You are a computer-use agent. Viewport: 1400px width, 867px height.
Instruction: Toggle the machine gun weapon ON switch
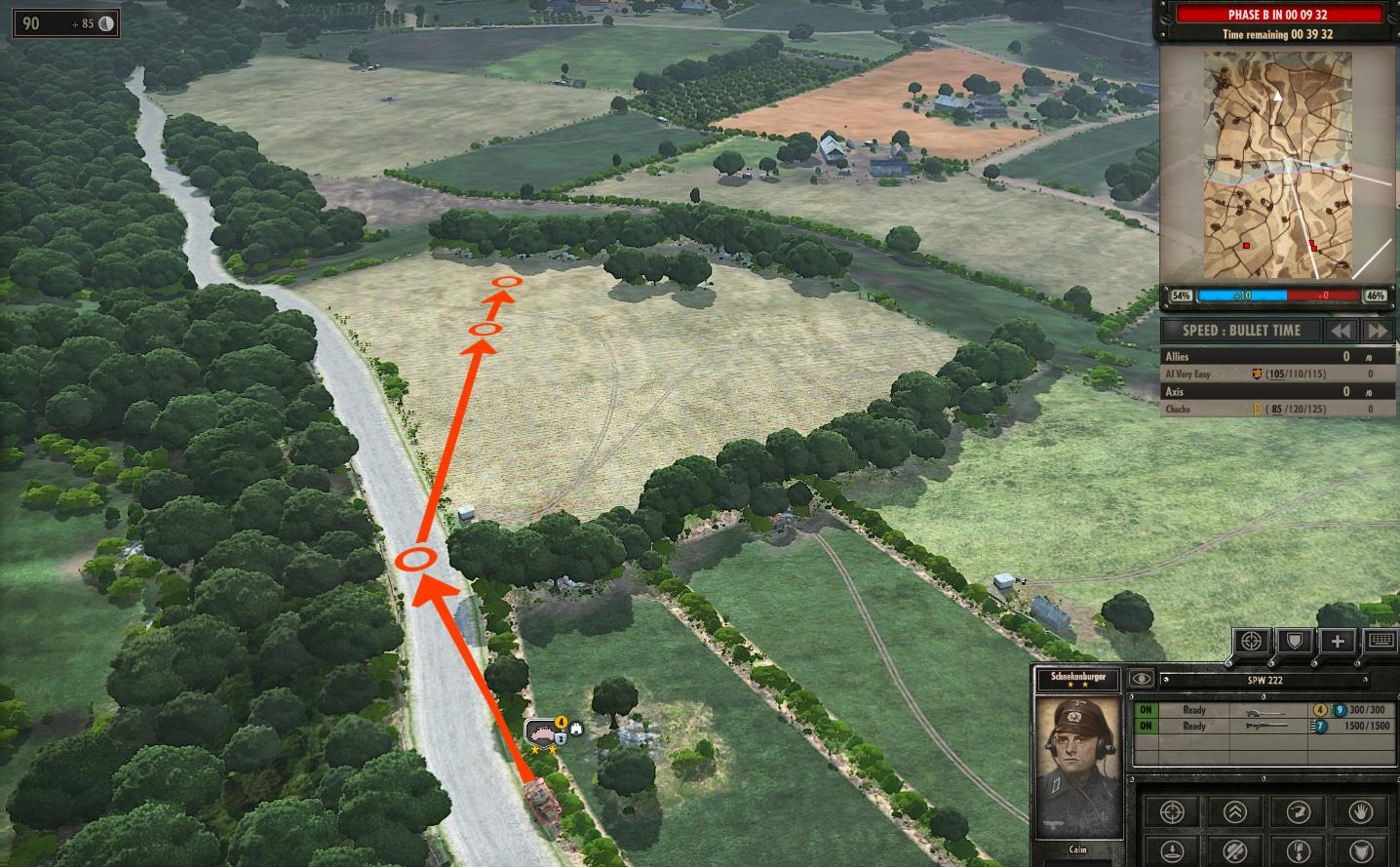pos(1146,726)
